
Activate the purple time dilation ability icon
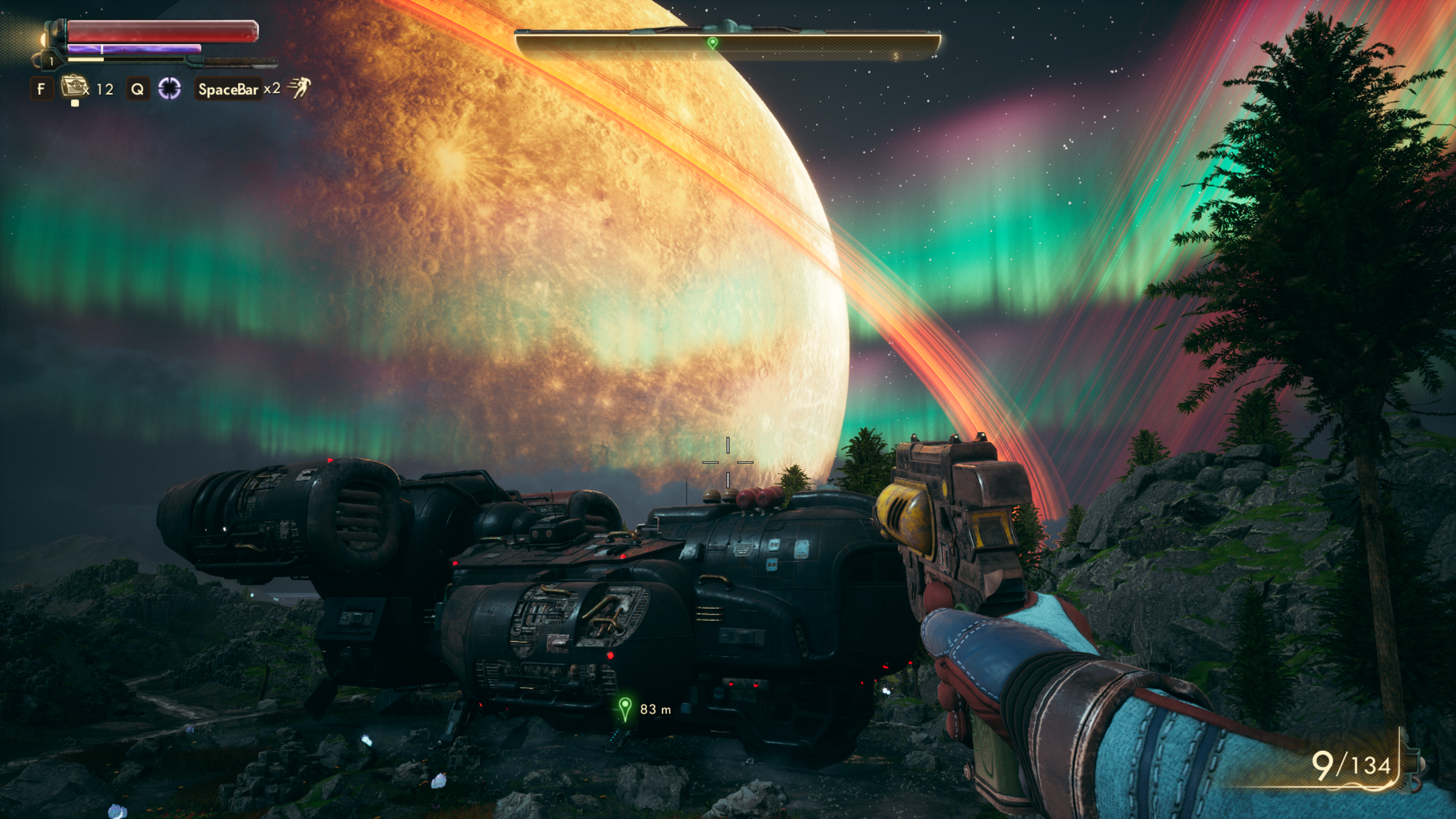coord(169,89)
